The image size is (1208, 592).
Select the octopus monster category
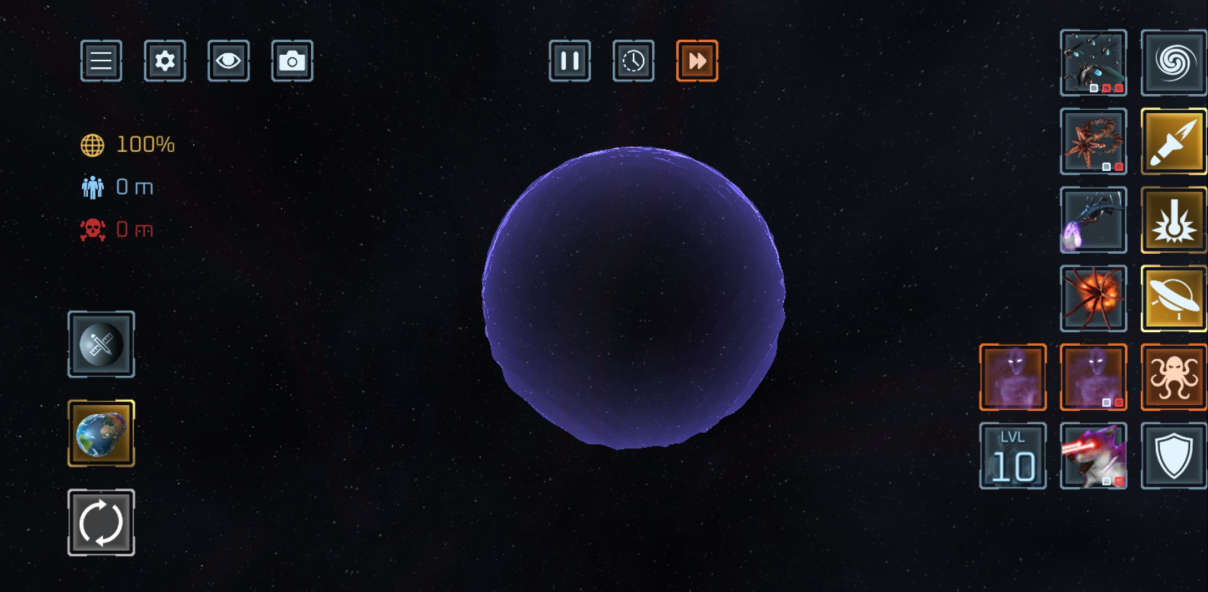[1174, 377]
